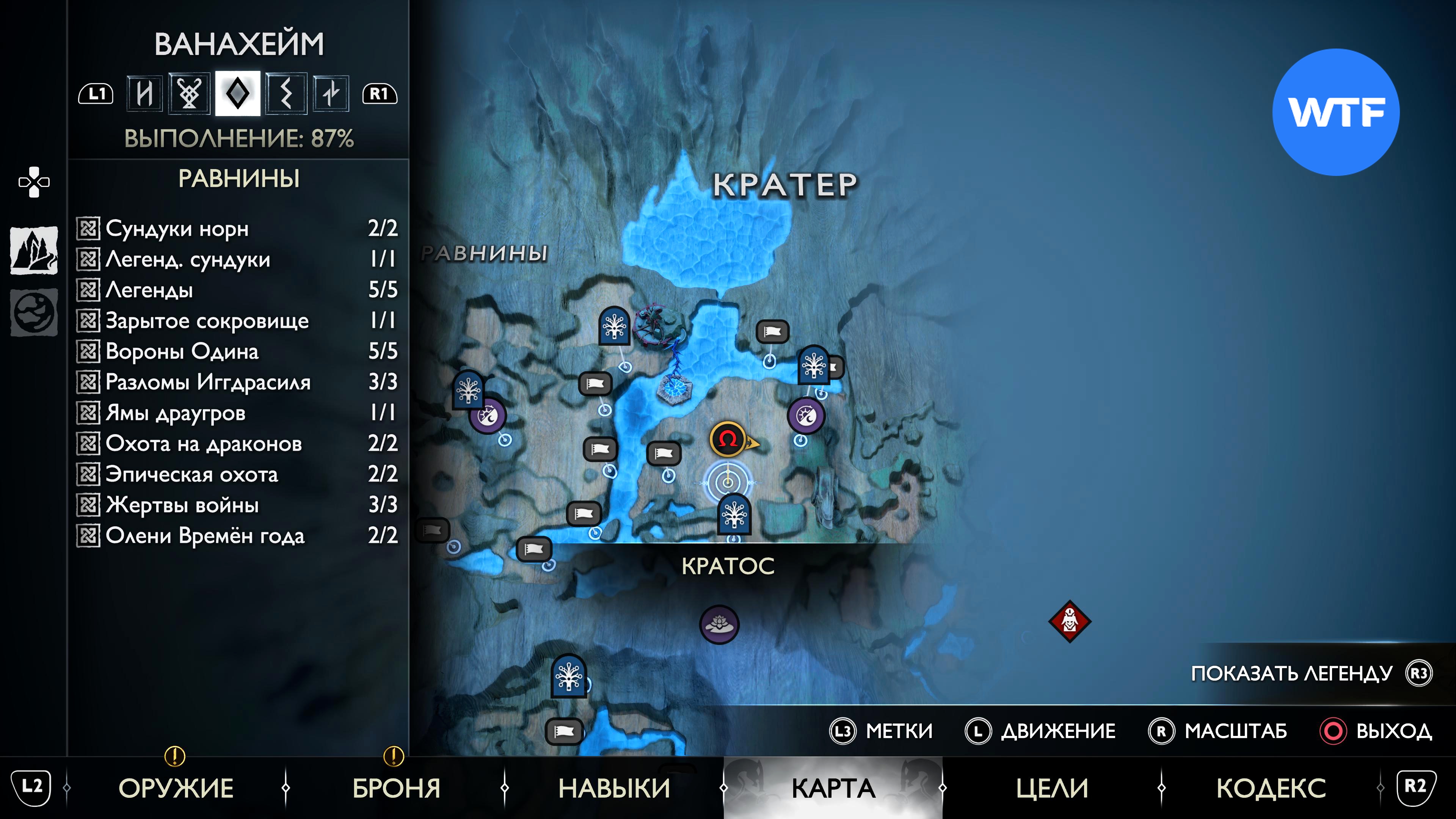Select the Разломы Иггдрасиля row
This screenshot has width=1456, height=819.
(x=237, y=382)
